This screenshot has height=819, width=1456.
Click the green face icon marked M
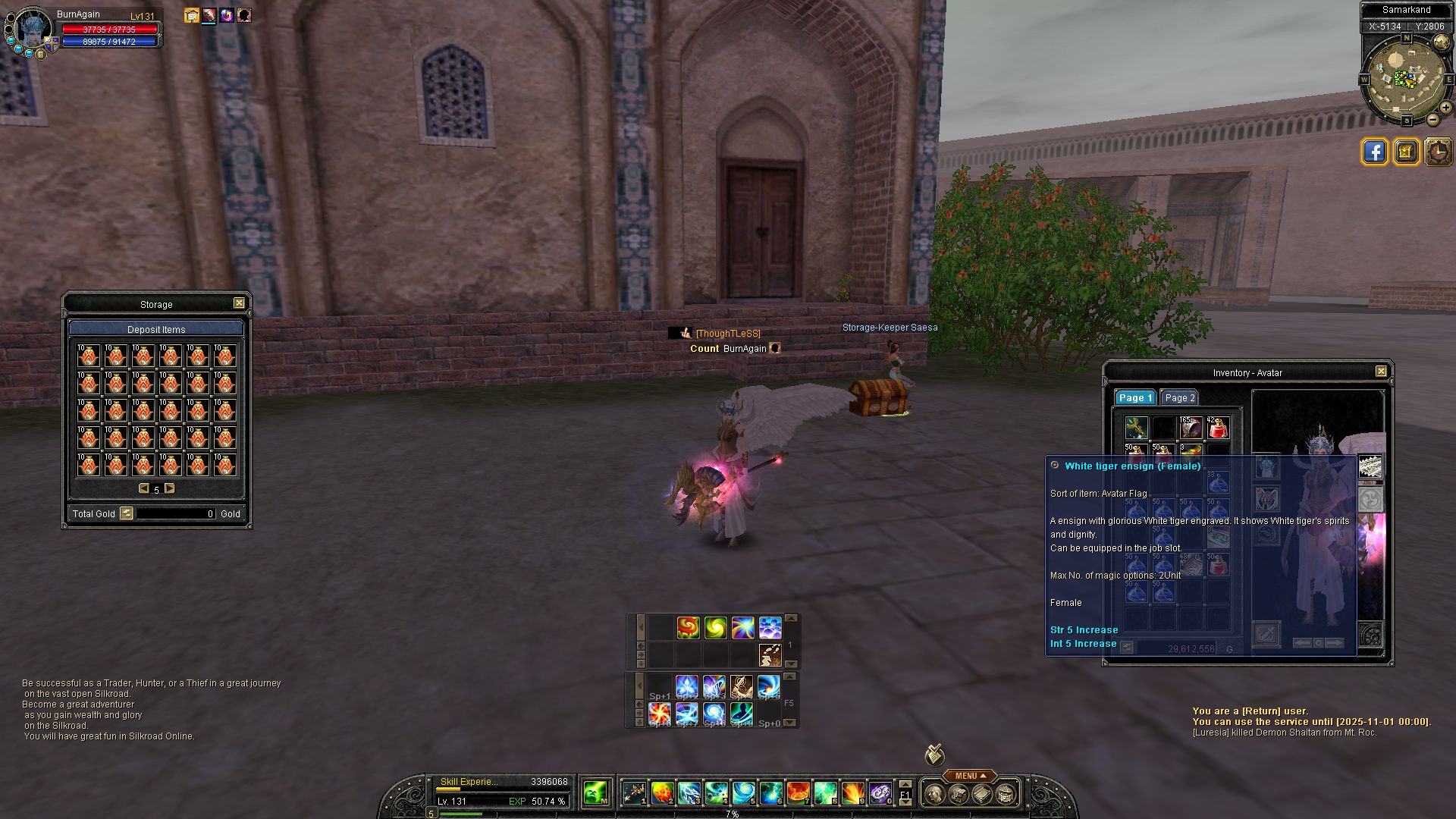pyautogui.click(x=595, y=794)
